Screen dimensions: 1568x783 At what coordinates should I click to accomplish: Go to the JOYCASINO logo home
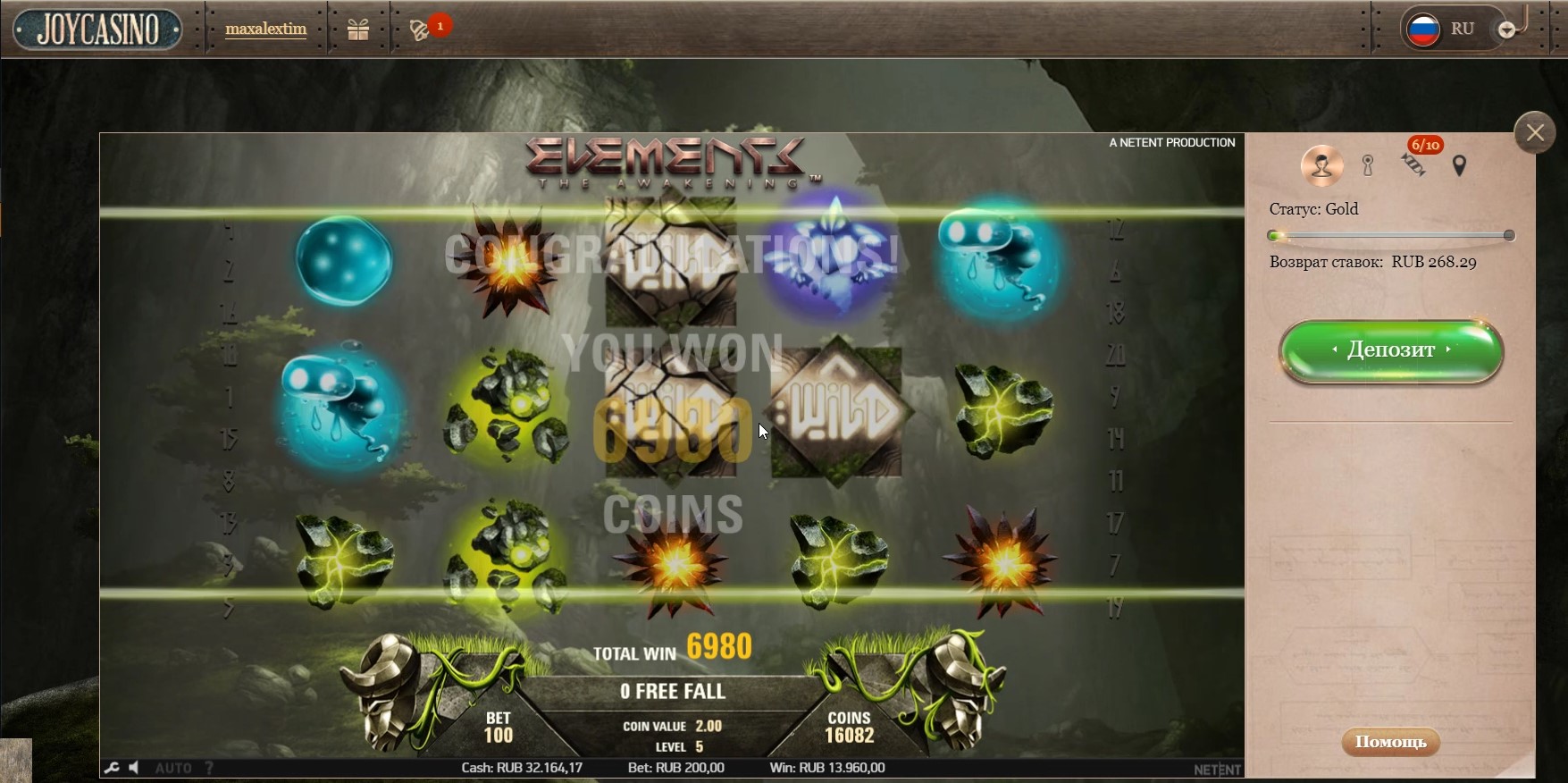click(x=97, y=29)
